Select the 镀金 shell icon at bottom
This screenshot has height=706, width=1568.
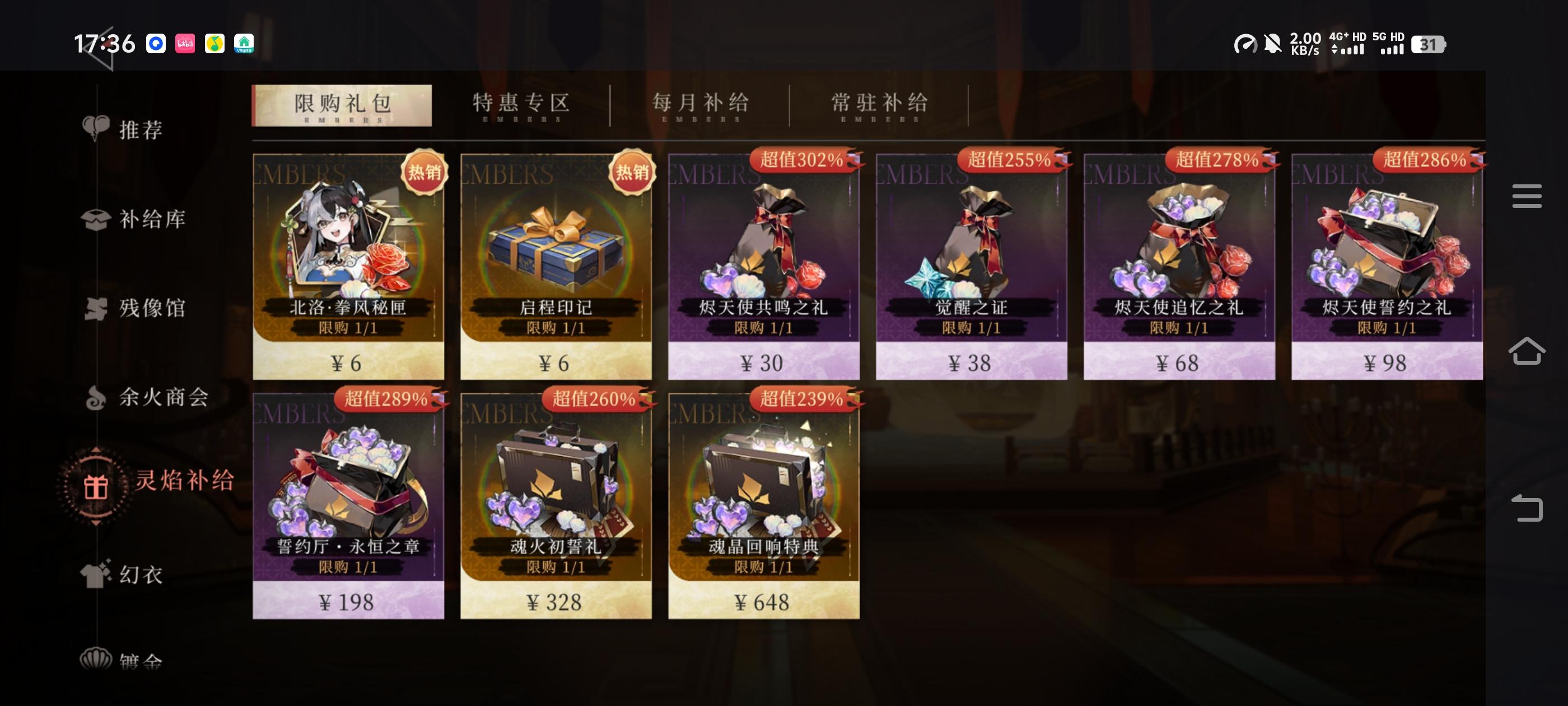tap(97, 659)
